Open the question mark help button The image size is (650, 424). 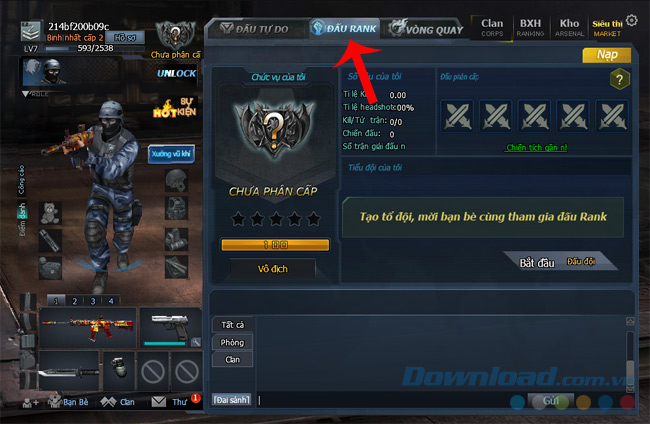[x=620, y=81]
